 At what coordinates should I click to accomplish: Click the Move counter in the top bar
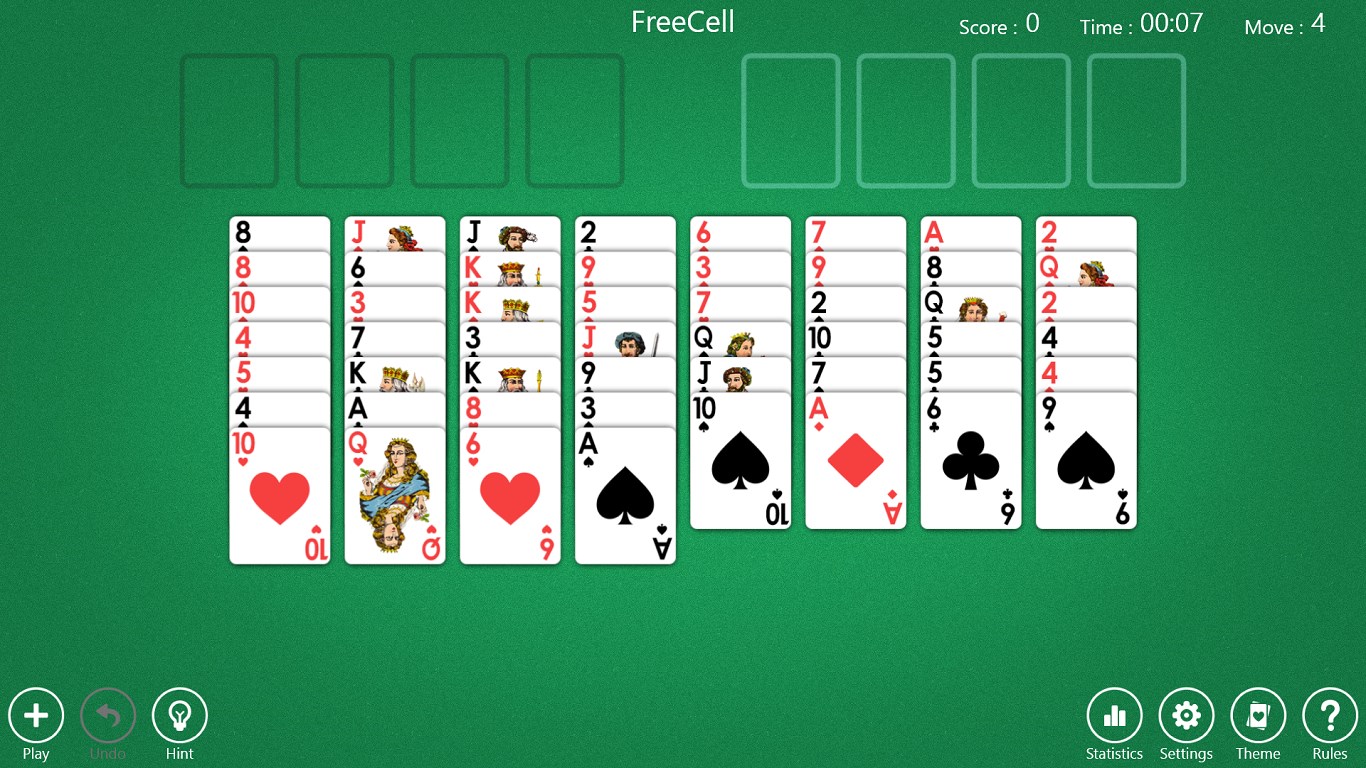[1284, 25]
